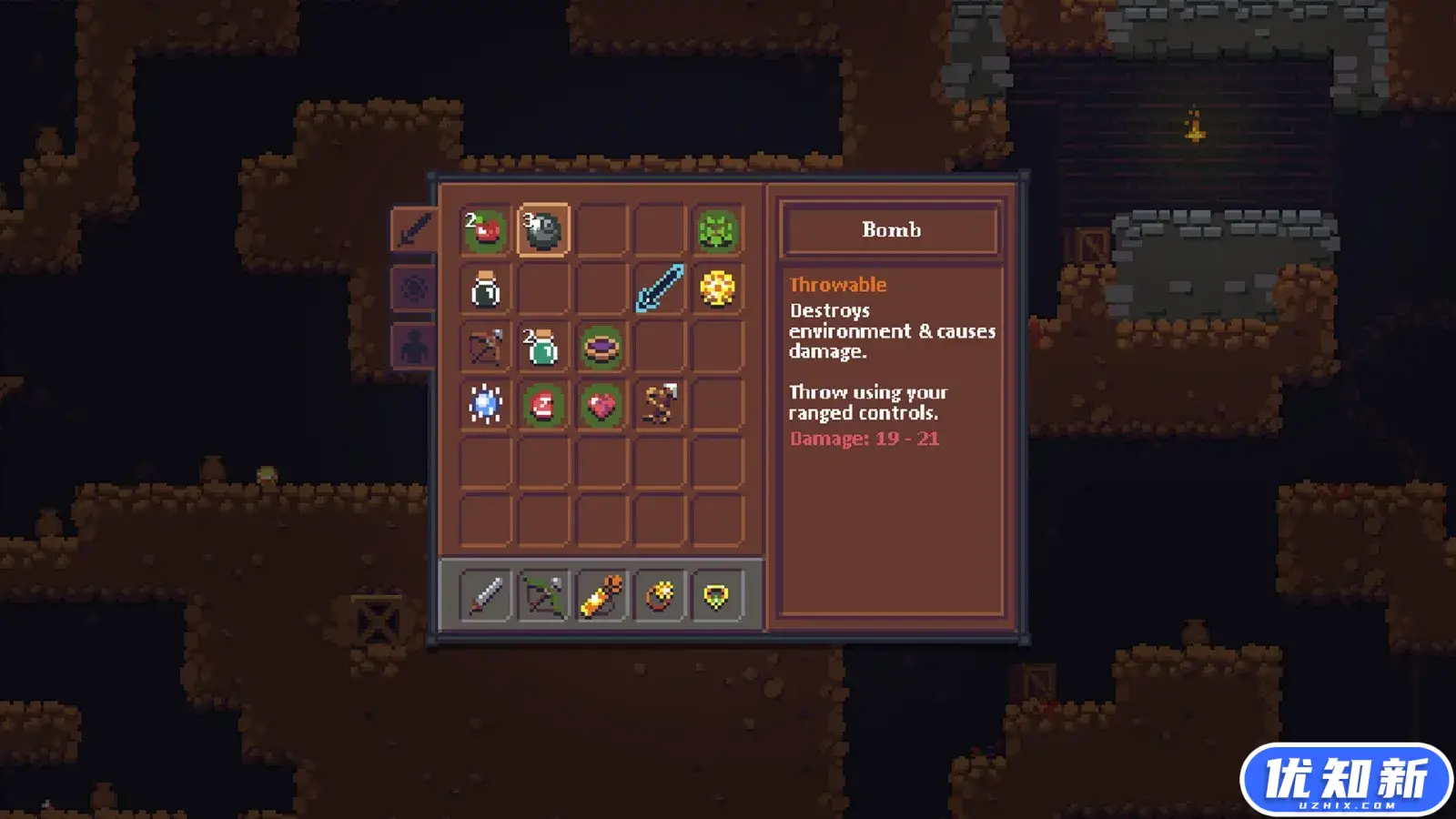Select the Bomb item slot
This screenshot has width=1456, height=819.
543,230
